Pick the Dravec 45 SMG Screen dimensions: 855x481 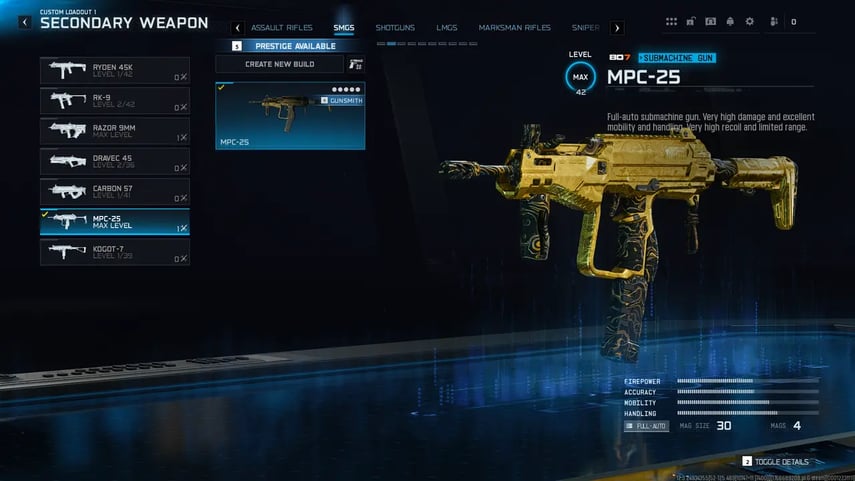coord(114,161)
